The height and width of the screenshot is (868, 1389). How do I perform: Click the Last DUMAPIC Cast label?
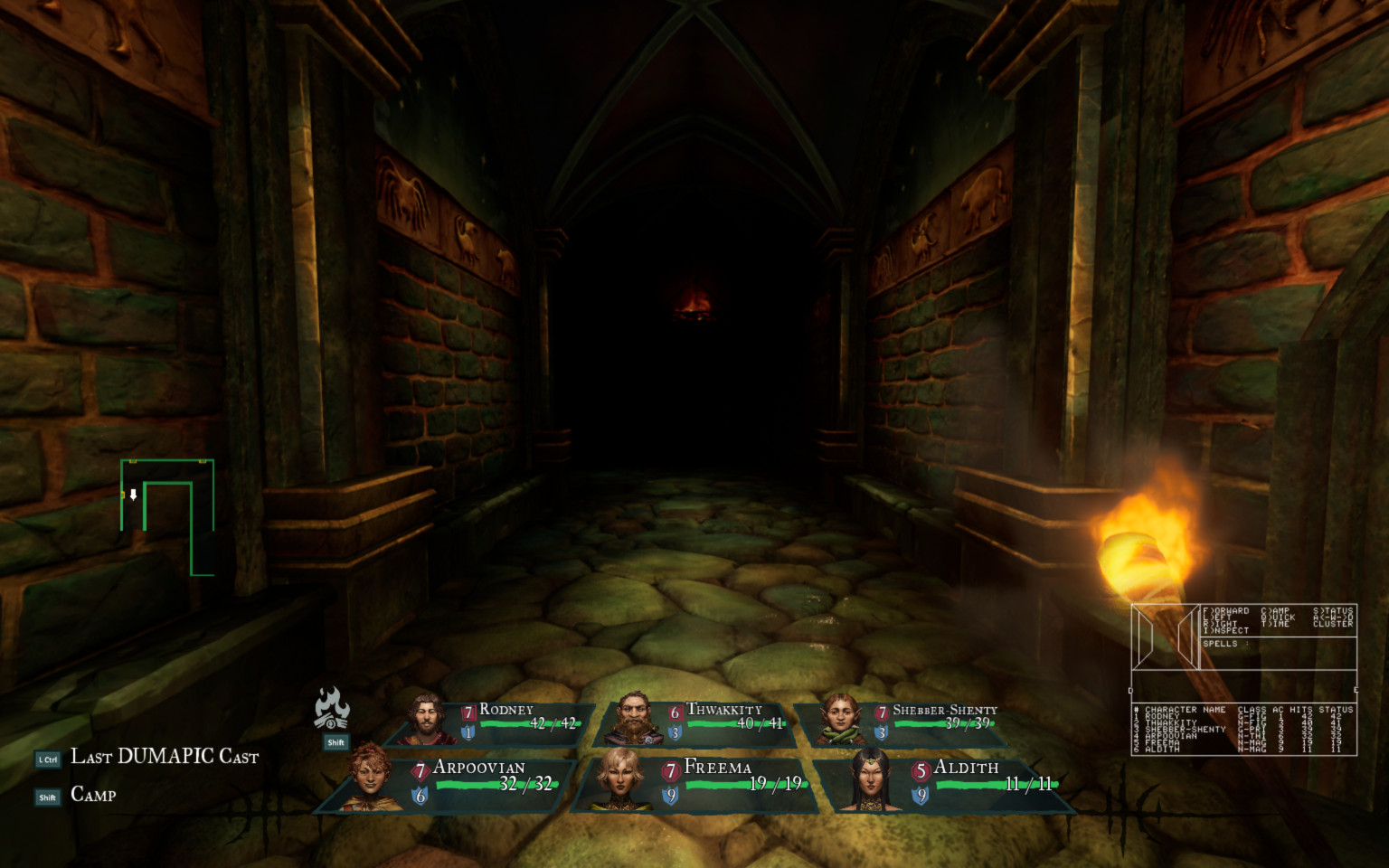tap(165, 757)
